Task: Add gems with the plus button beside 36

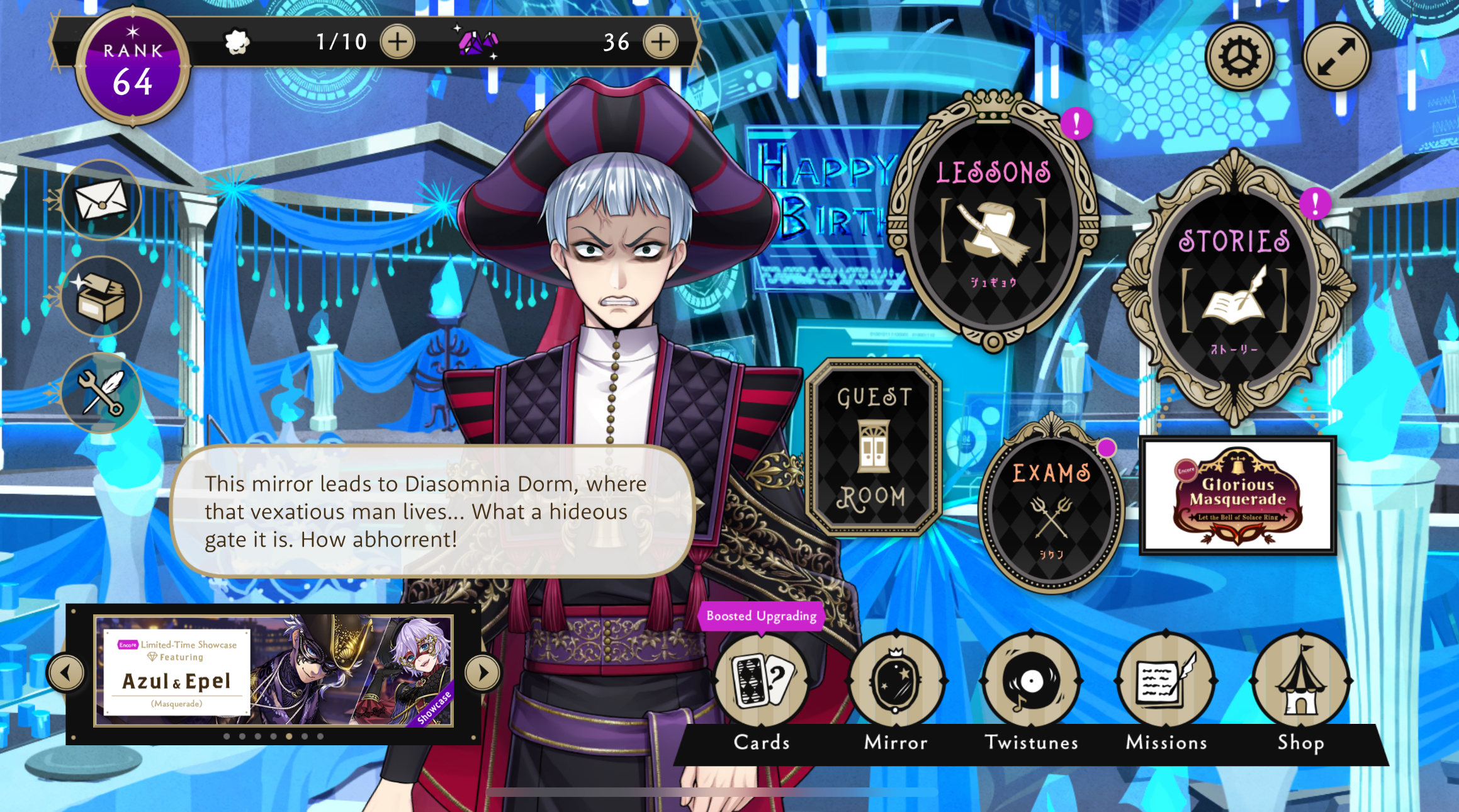Action: [x=660, y=42]
